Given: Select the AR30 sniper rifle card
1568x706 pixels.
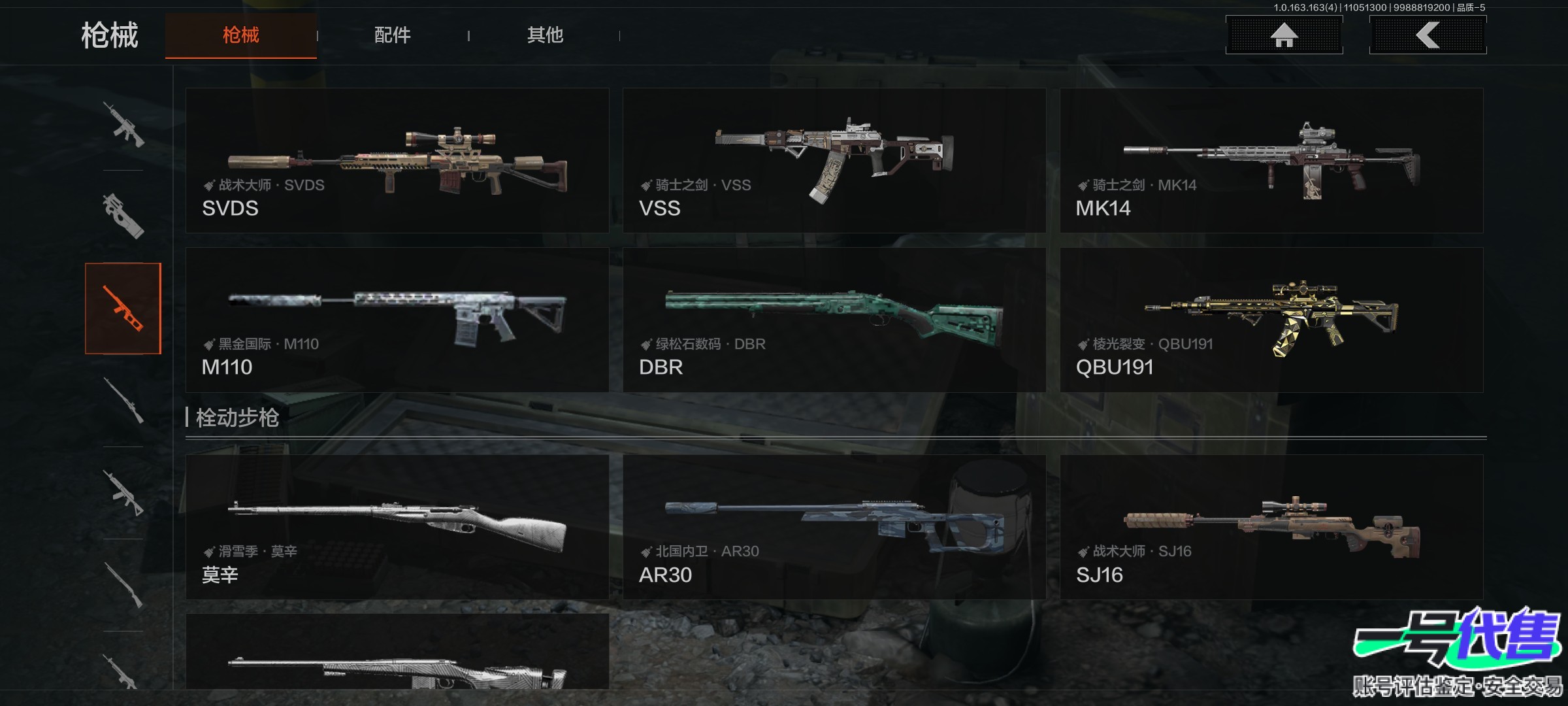Looking at the screenshot, I should pyautogui.click(x=834, y=527).
